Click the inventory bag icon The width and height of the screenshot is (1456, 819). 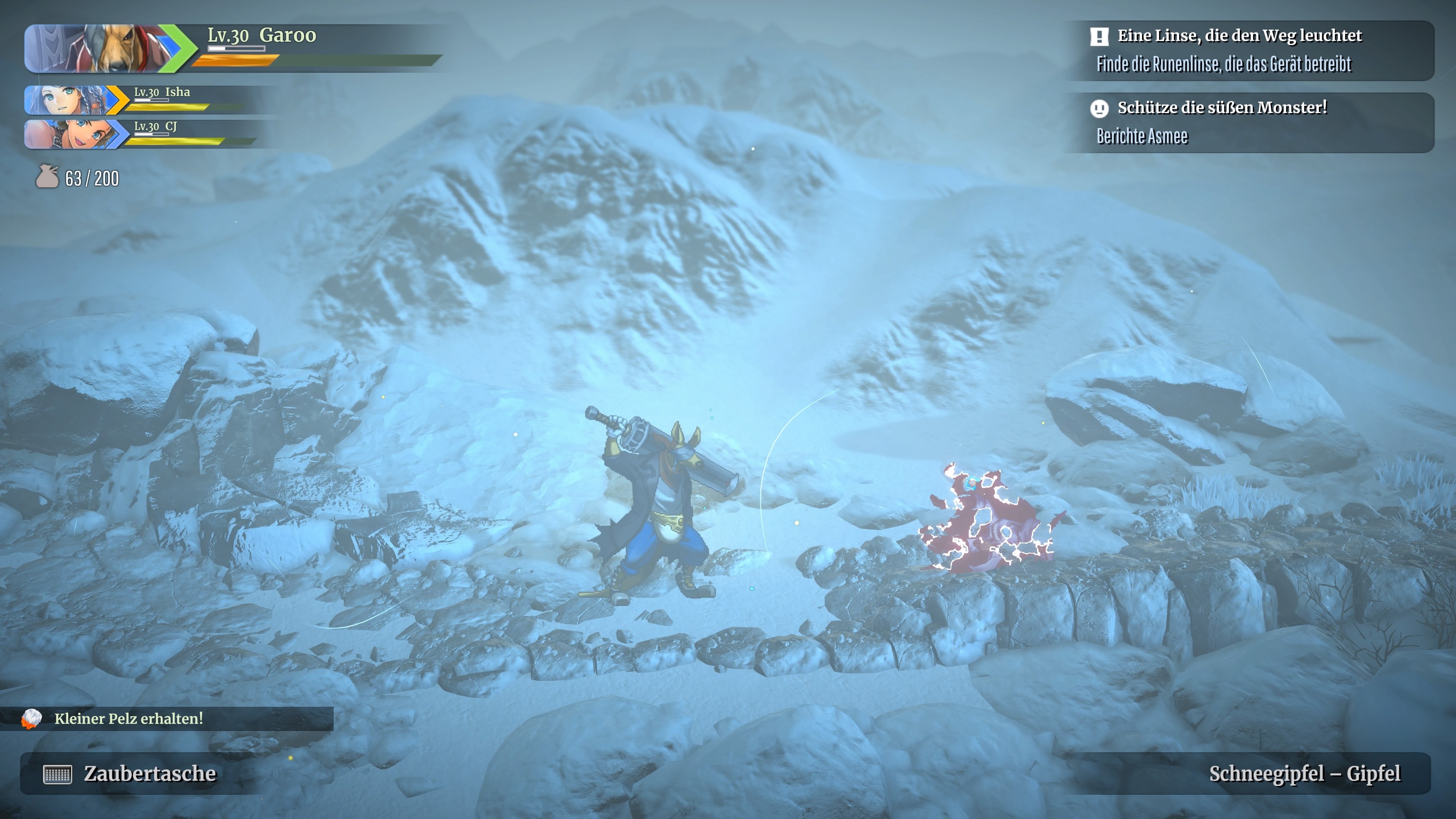tap(47, 177)
